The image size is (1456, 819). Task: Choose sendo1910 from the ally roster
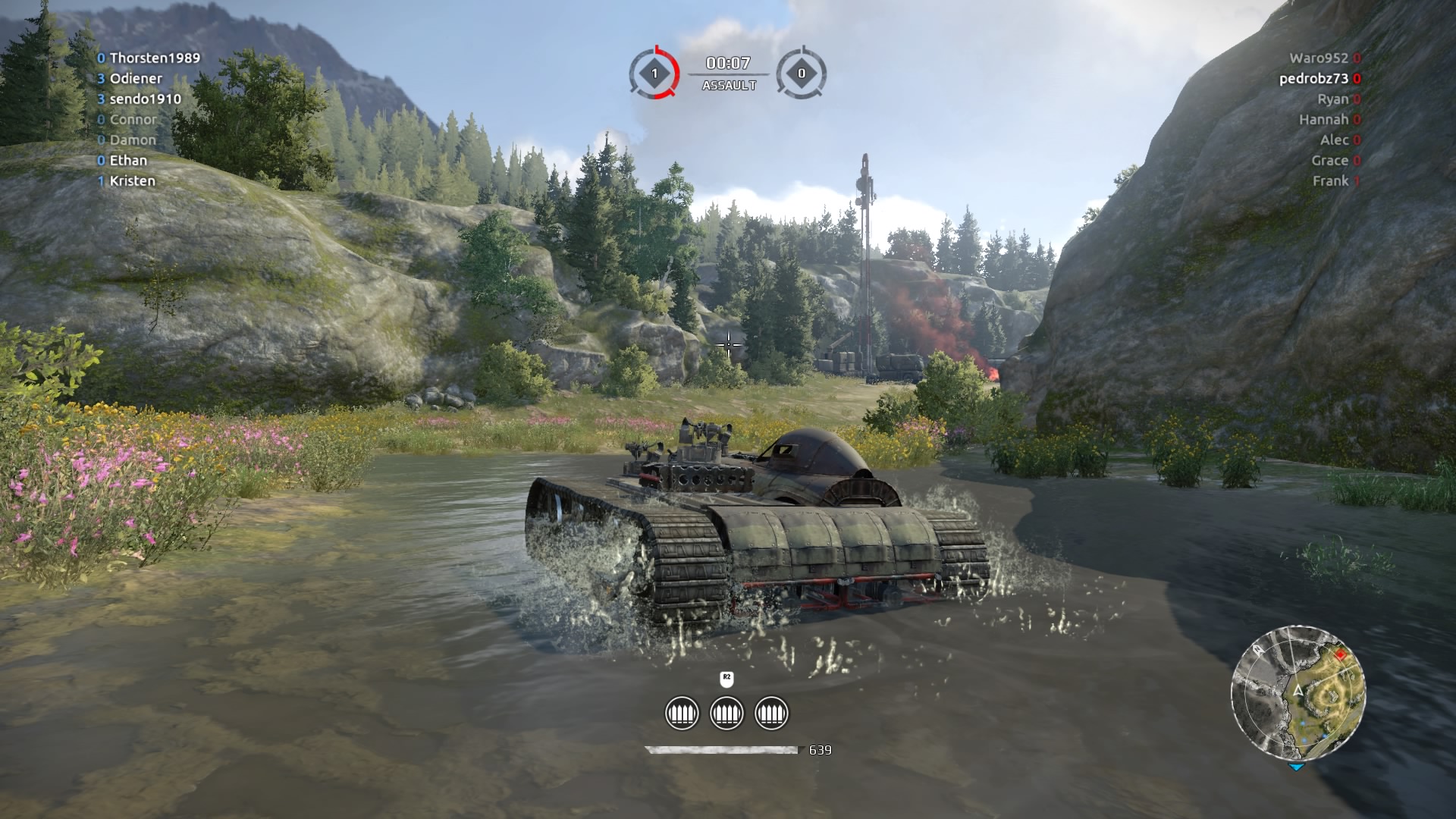point(145,99)
